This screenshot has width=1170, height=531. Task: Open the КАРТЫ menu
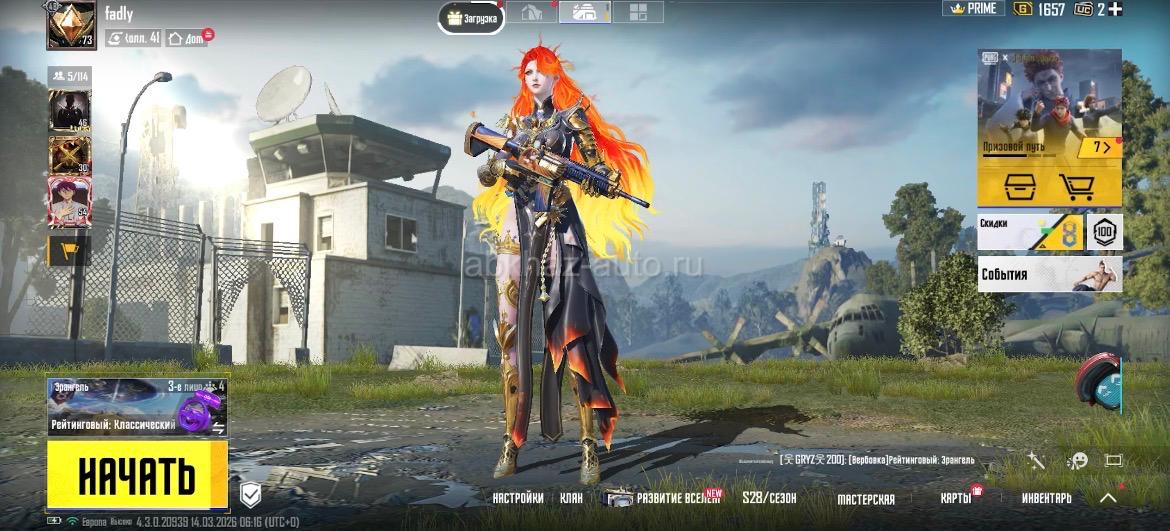[955, 498]
